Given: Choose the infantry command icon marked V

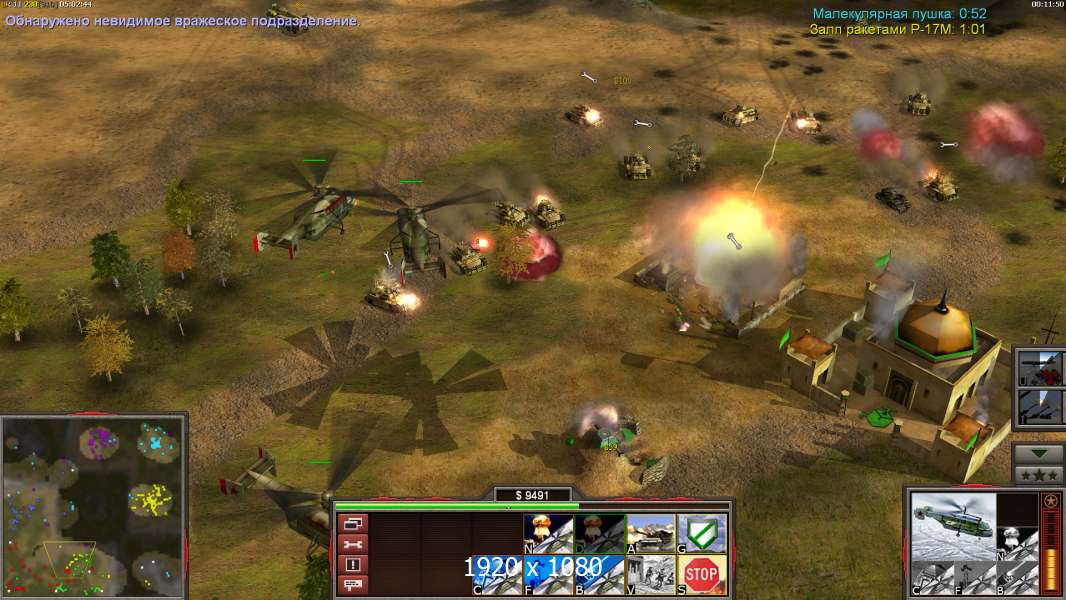Looking at the screenshot, I should [650, 575].
